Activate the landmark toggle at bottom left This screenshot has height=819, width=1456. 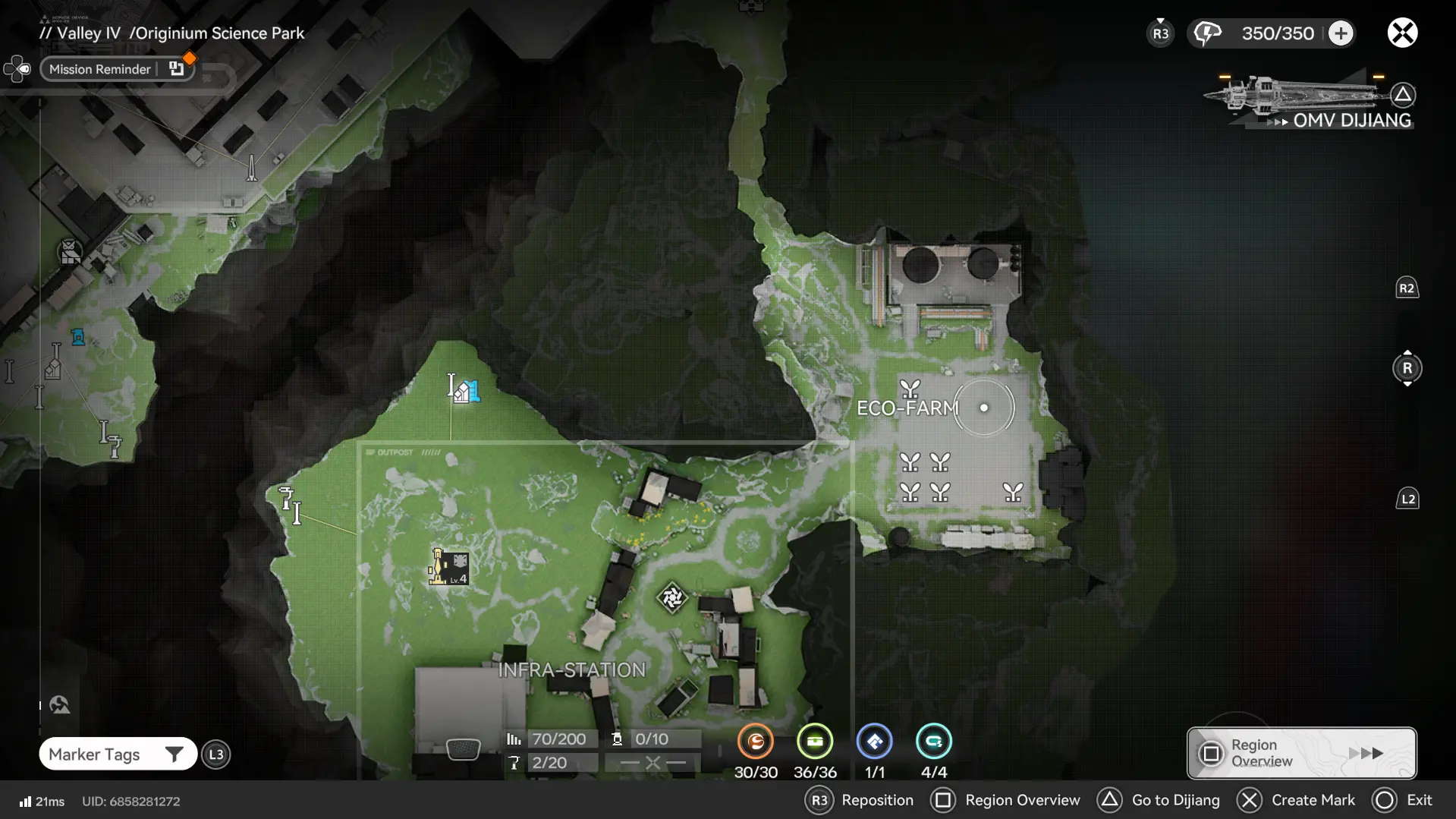pyautogui.click(x=58, y=704)
